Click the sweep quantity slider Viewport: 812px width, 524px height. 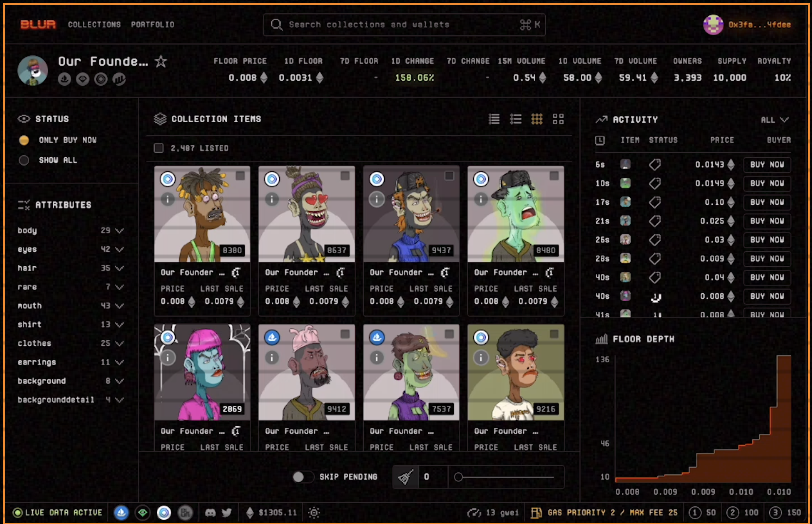505,477
